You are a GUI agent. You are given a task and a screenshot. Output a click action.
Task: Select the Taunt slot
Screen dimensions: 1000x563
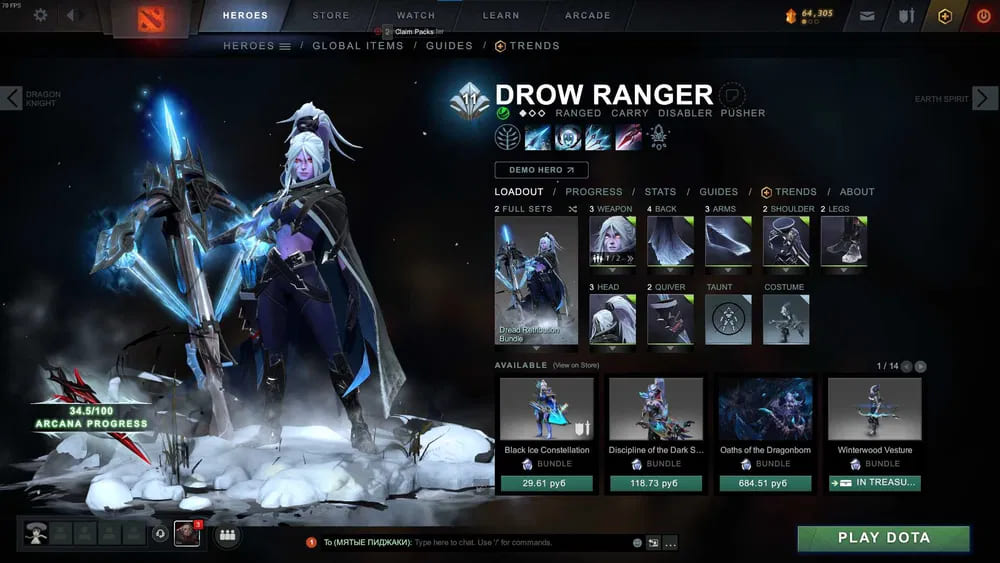pyautogui.click(x=728, y=320)
